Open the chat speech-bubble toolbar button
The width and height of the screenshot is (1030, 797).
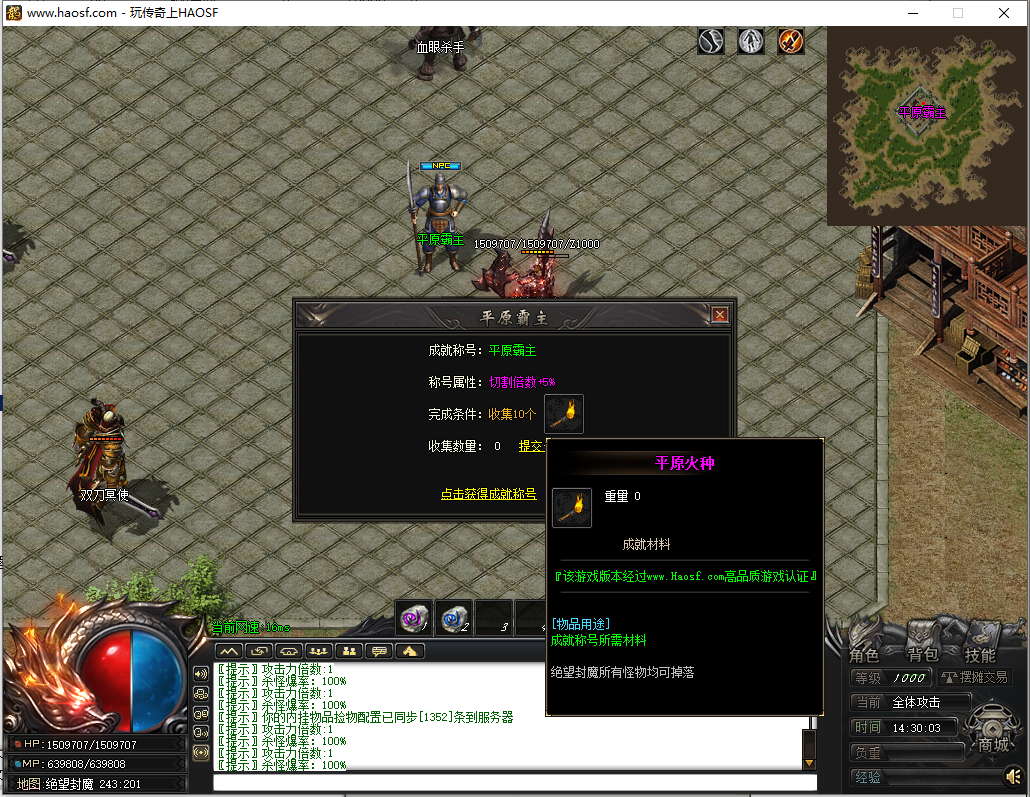pos(379,651)
